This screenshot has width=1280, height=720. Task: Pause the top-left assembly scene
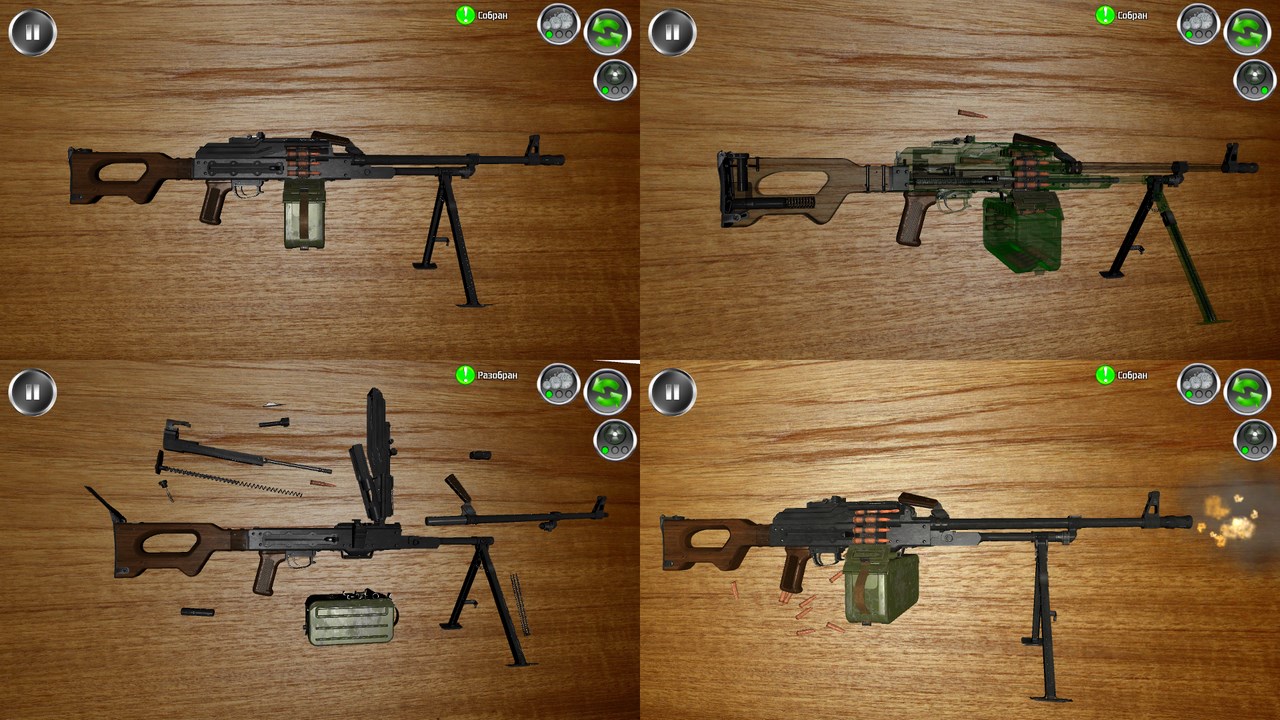point(31,31)
